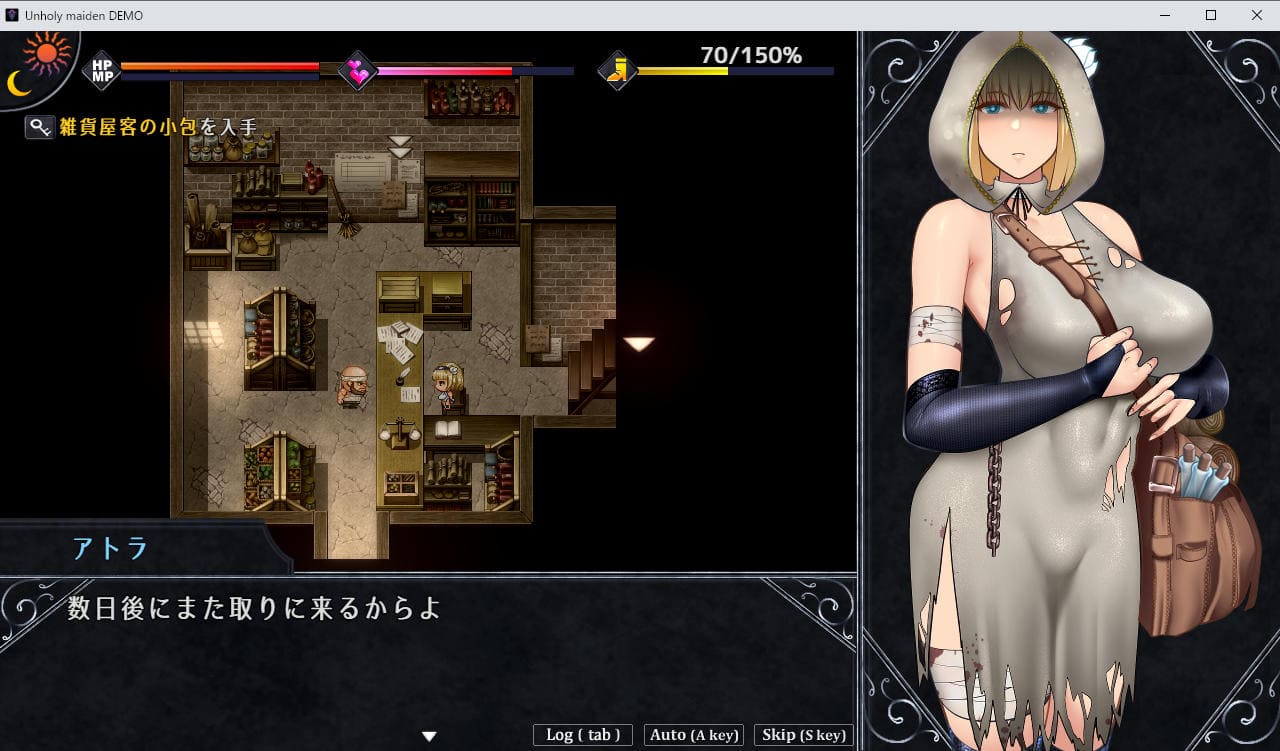
Task: Close the game window
Action: (1256, 15)
